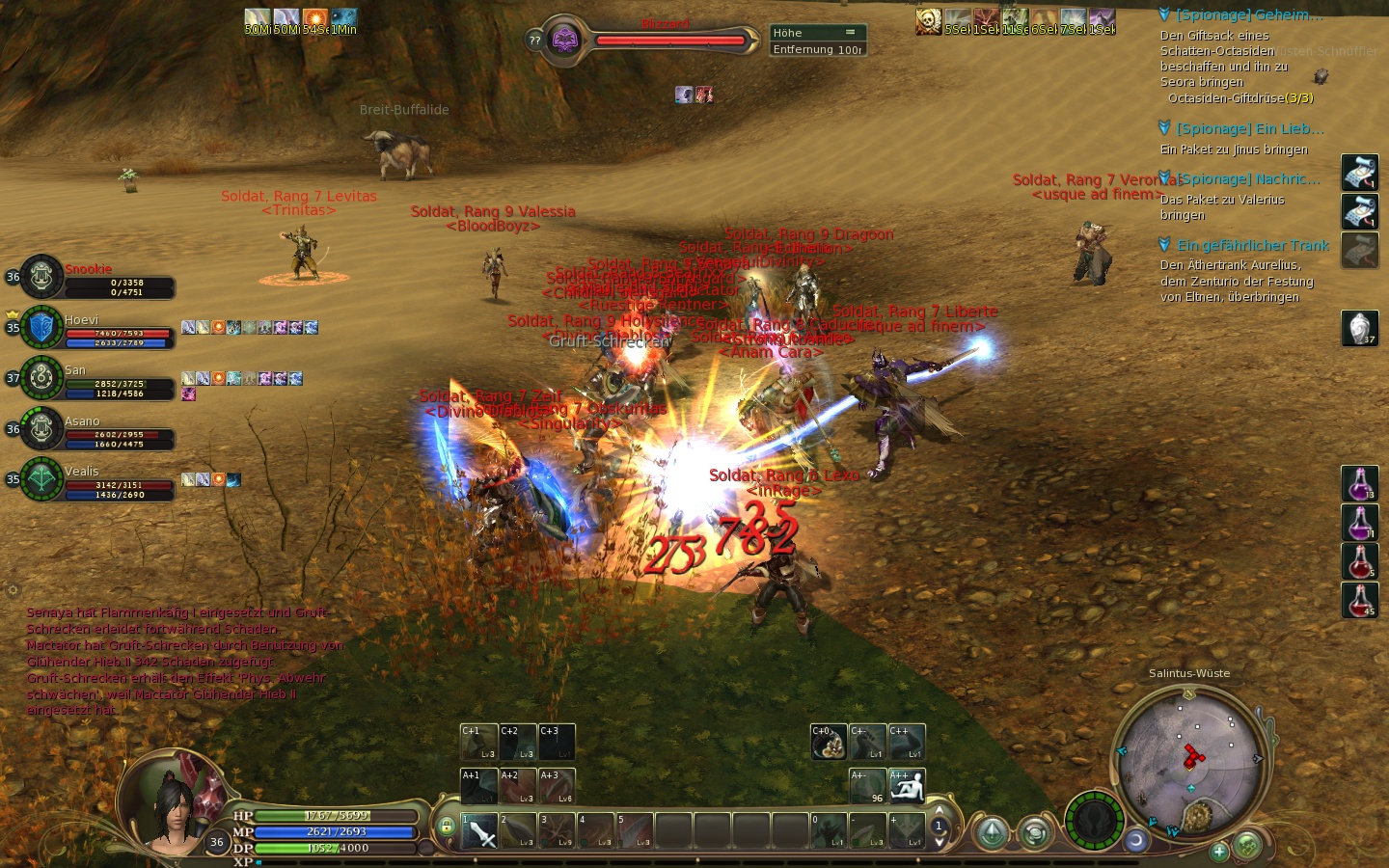The image size is (1389, 868).
Task: Open the Salintus-Wüste minimap
Action: click(x=1189, y=757)
